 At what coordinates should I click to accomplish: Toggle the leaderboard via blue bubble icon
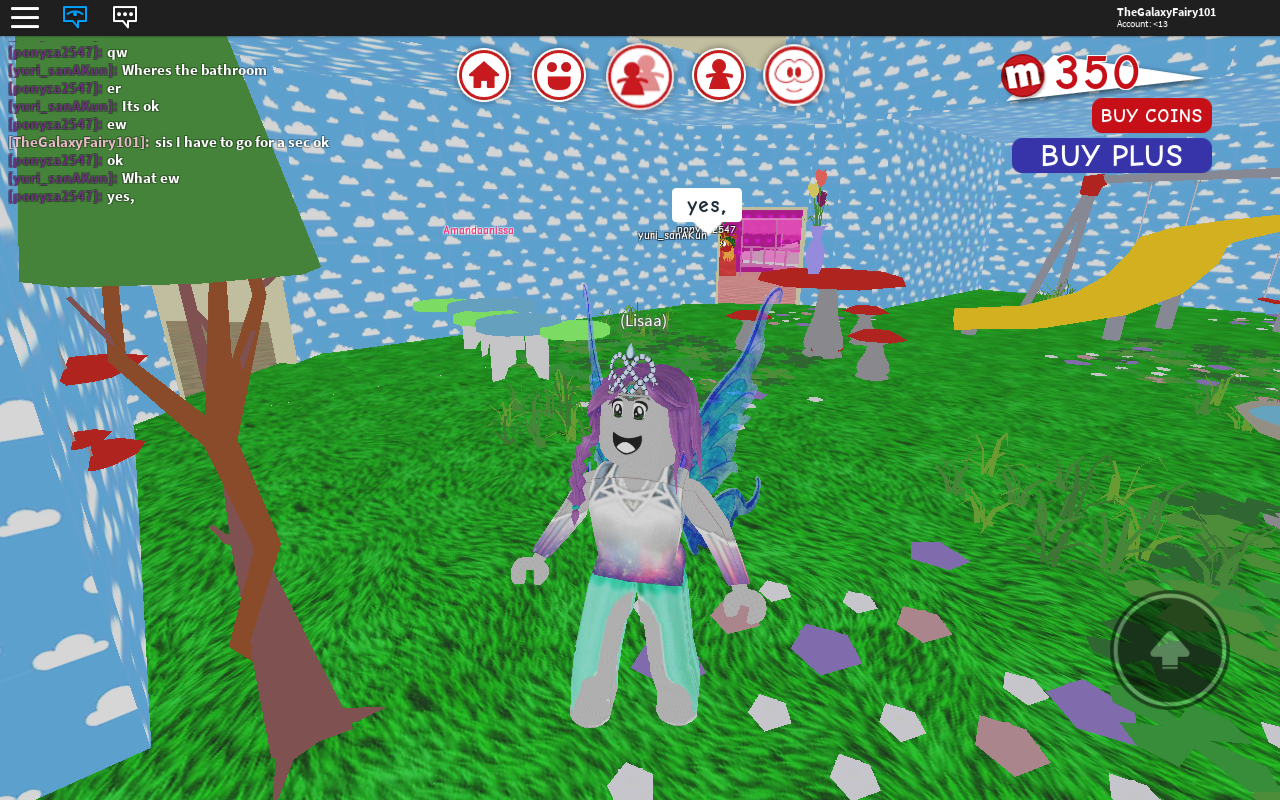[x=75, y=16]
